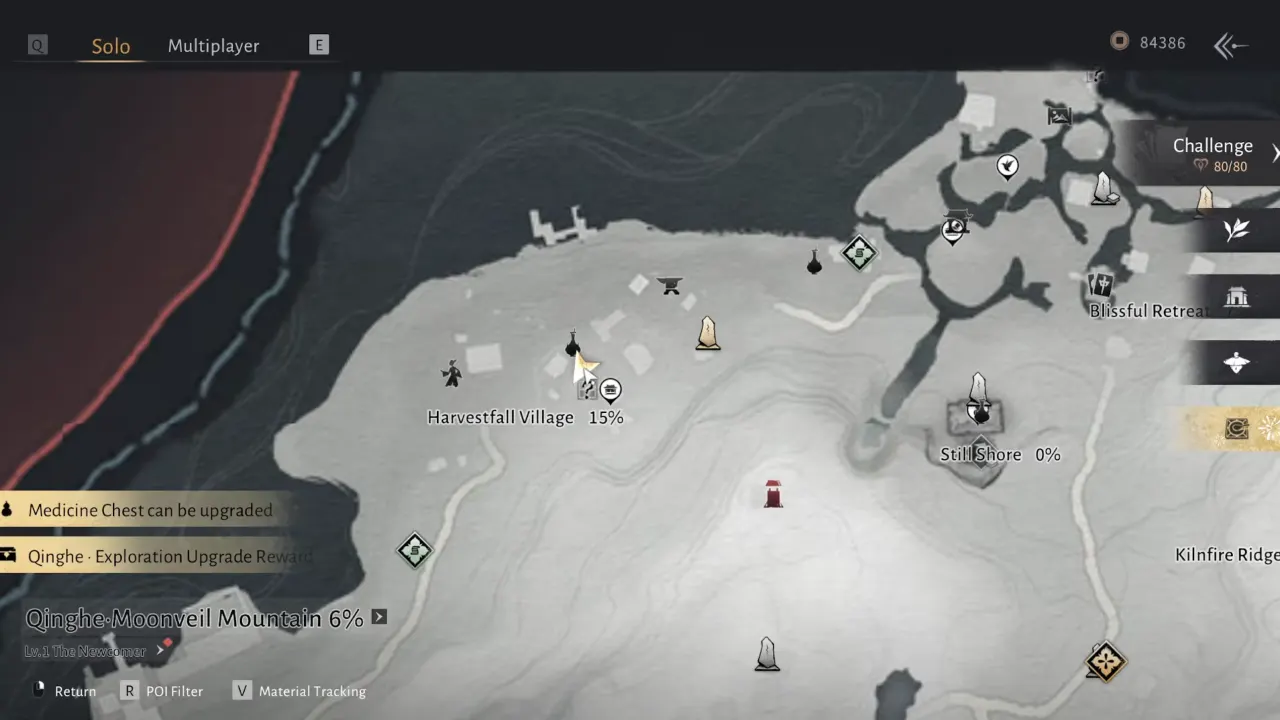The height and width of the screenshot is (720, 1280).
Task: Open the golden scroll icon in the sidebar
Action: (1236, 429)
